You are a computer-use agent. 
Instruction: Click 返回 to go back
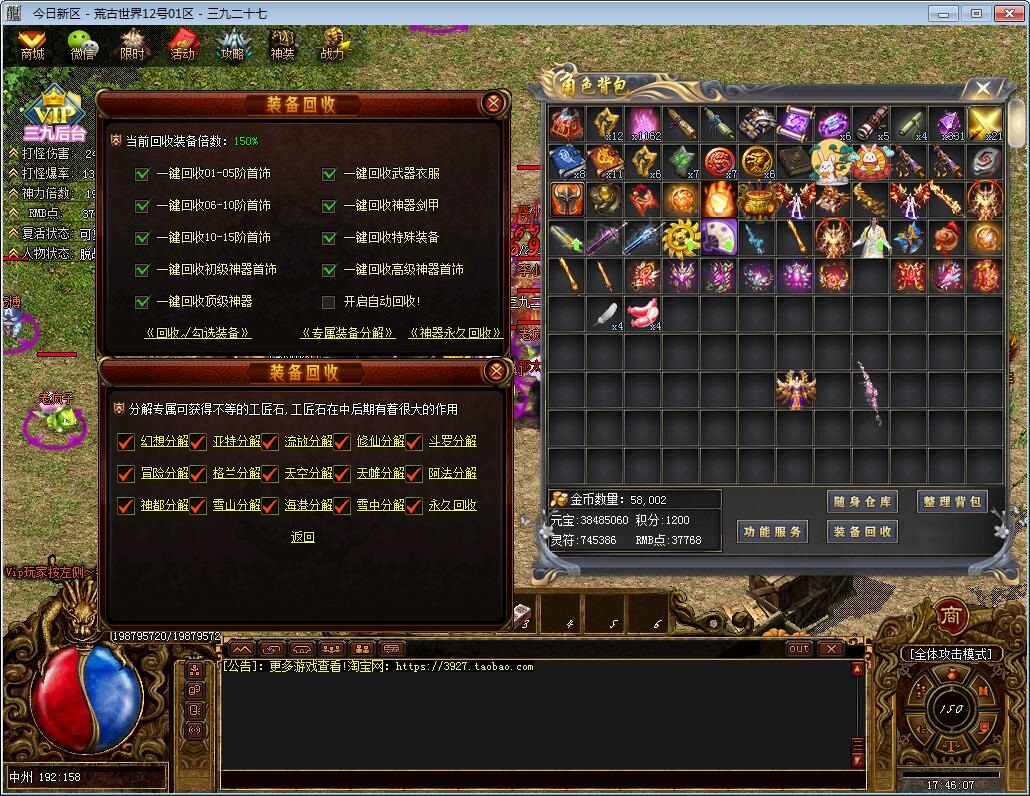[x=303, y=538]
